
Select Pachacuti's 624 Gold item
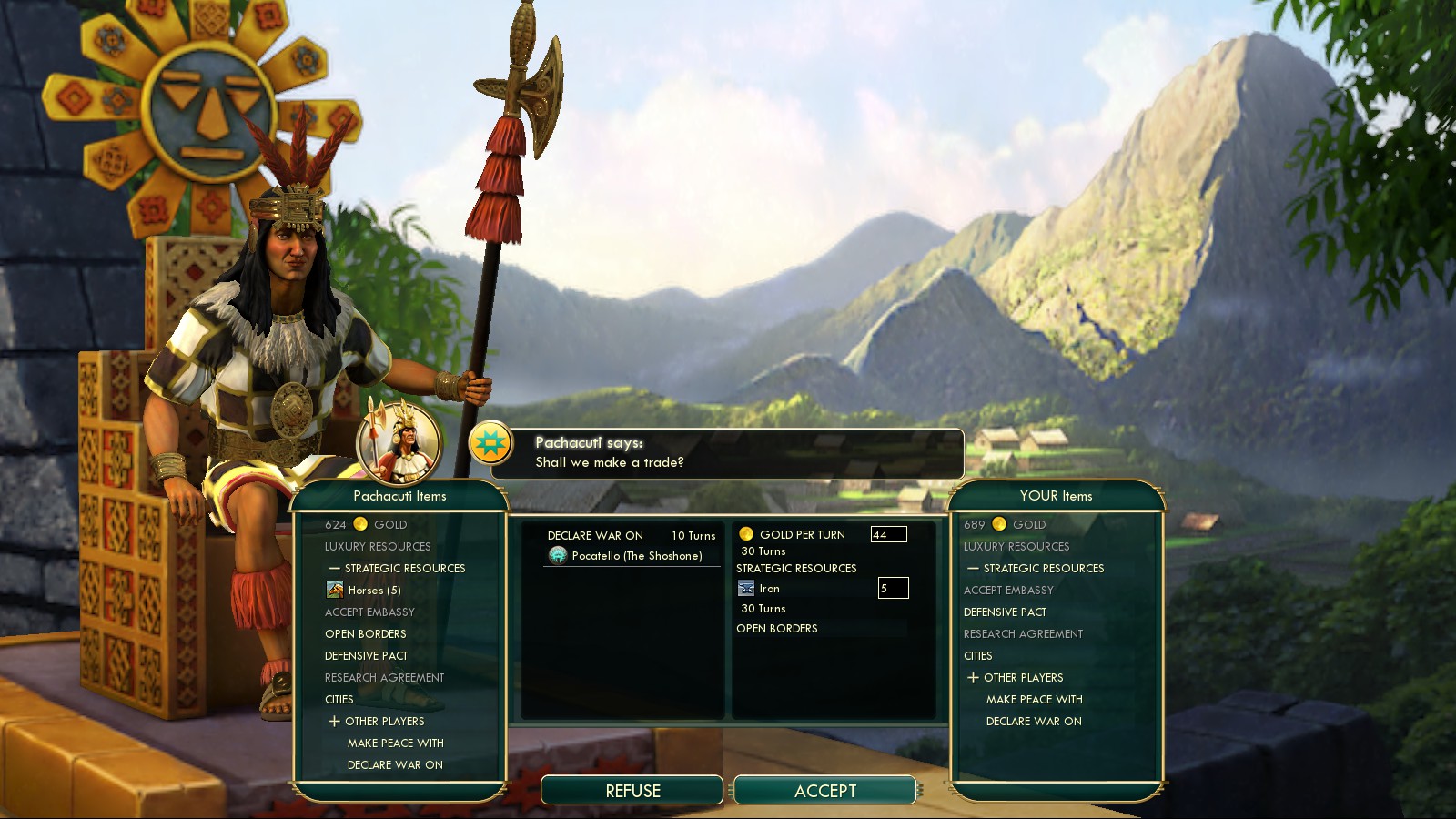(366, 524)
